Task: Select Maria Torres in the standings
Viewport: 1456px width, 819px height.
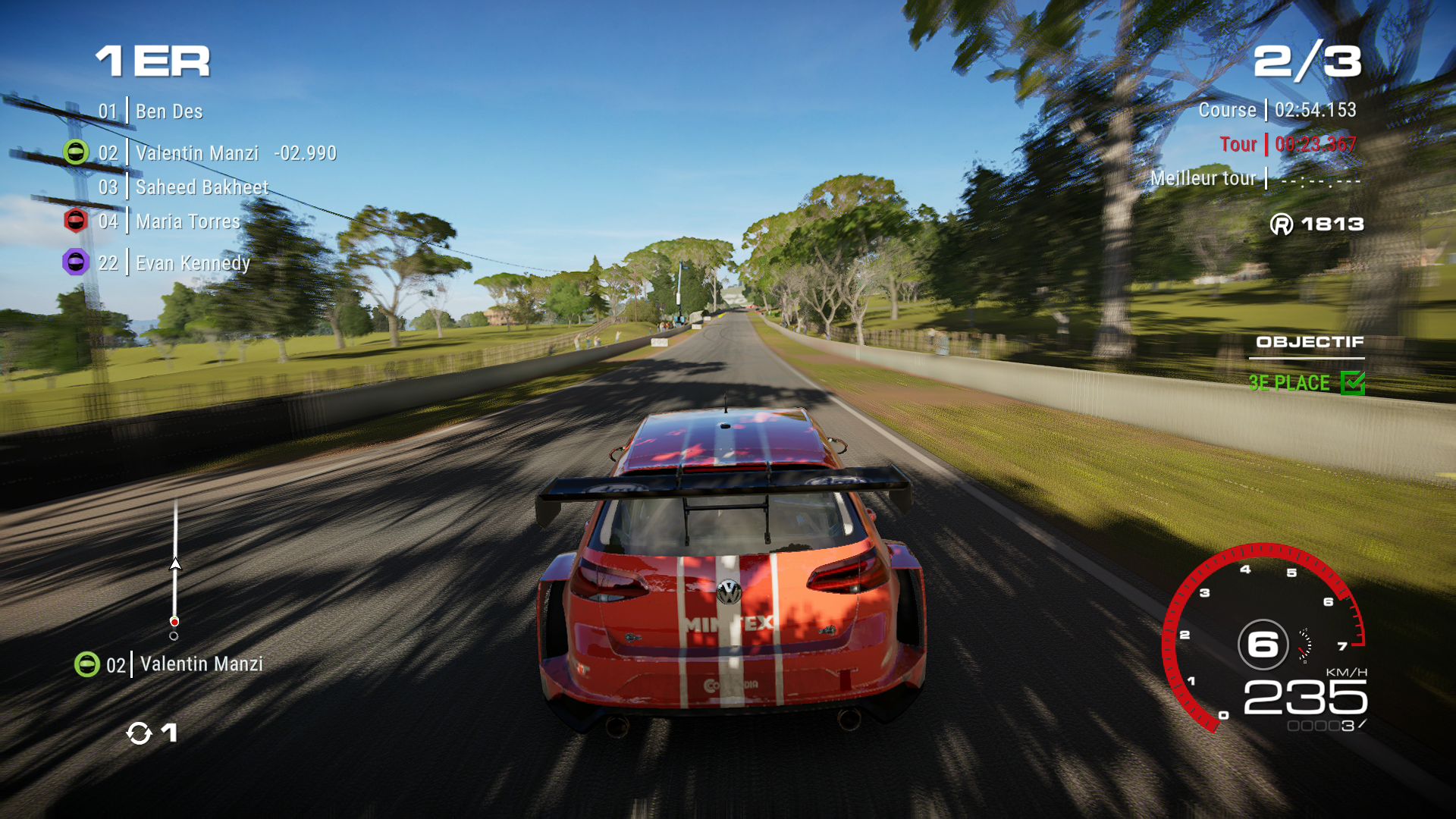Action: (187, 221)
